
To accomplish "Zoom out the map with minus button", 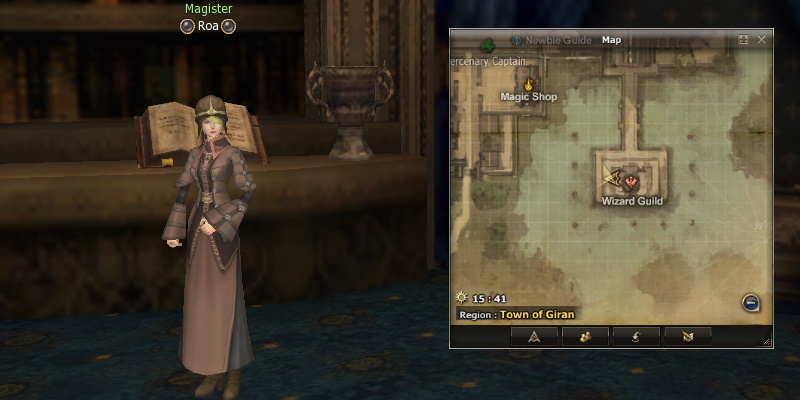I will 751,302.
